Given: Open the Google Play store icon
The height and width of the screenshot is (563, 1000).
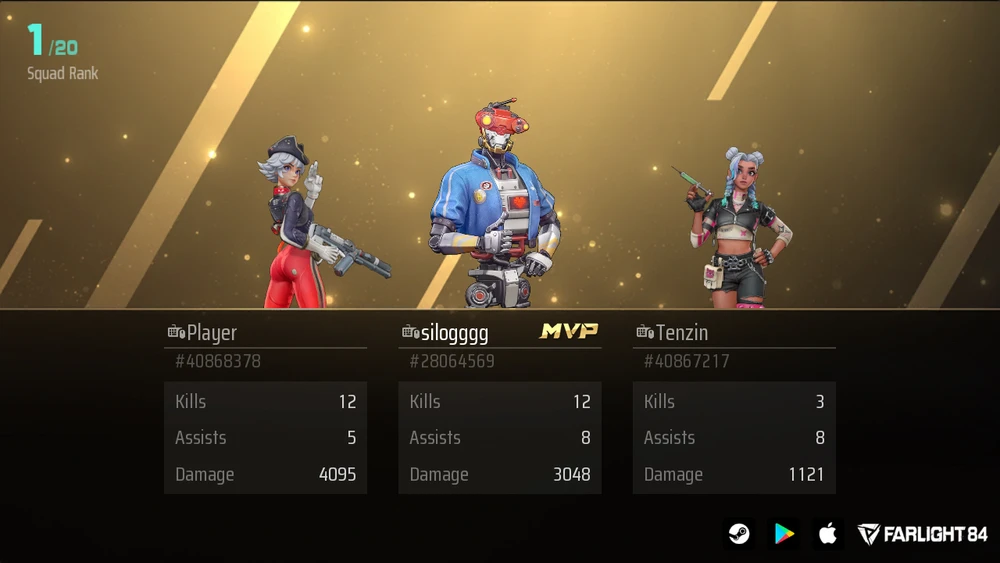Looking at the screenshot, I should 784,534.
